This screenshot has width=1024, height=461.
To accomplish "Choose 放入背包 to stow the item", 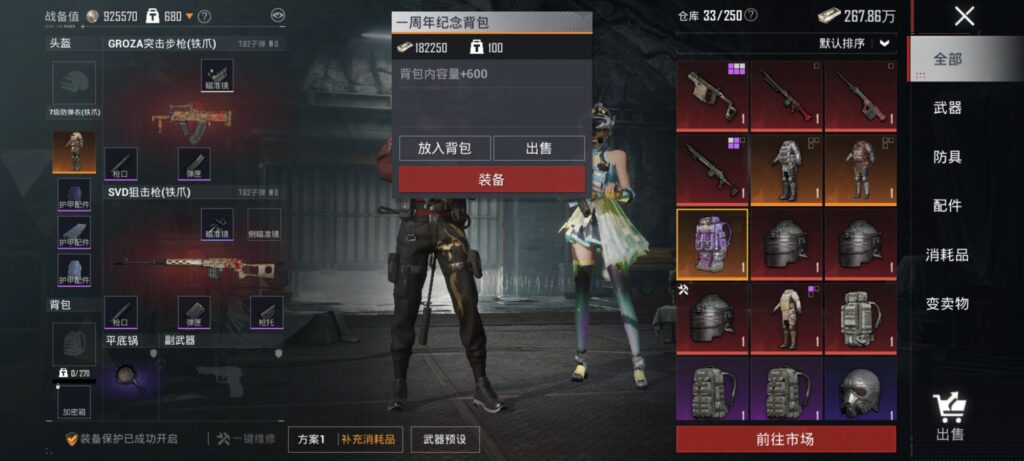I will click(444, 148).
